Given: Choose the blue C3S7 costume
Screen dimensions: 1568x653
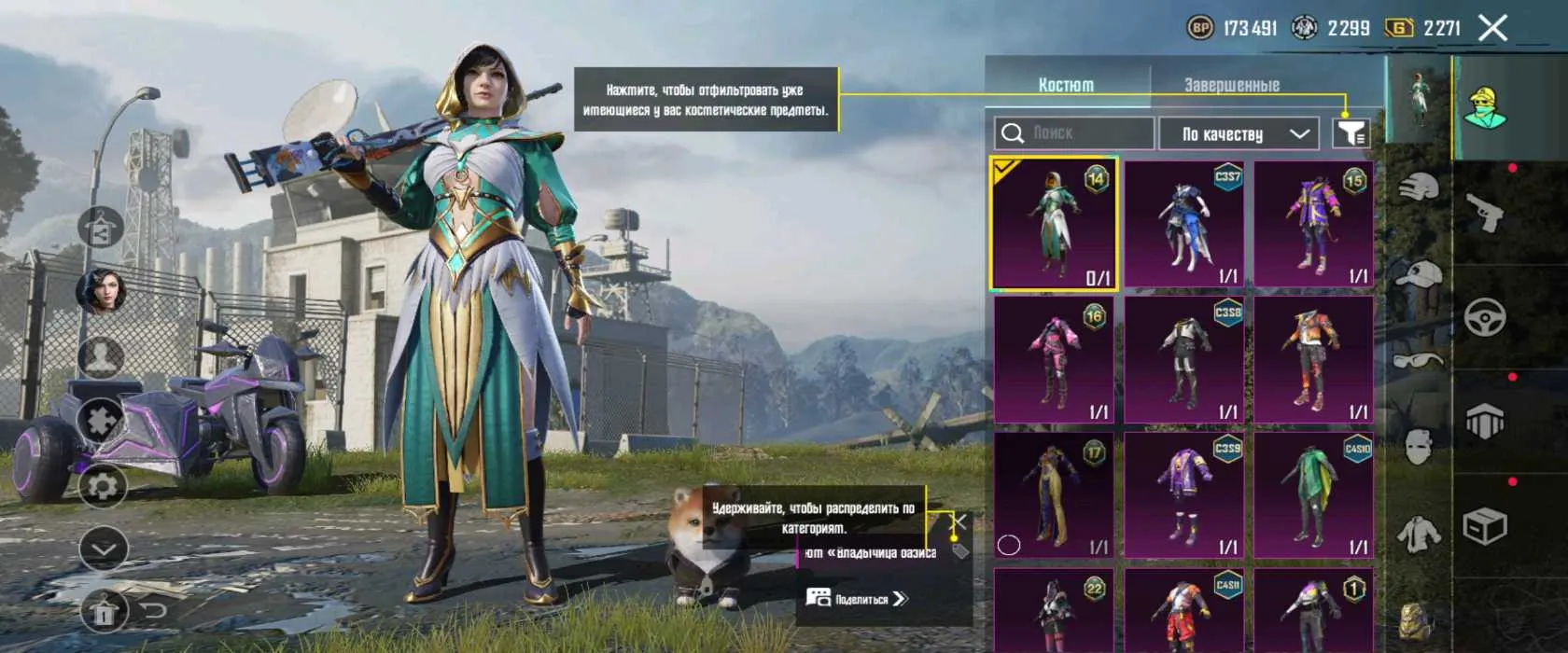Looking at the screenshot, I should tap(1183, 224).
